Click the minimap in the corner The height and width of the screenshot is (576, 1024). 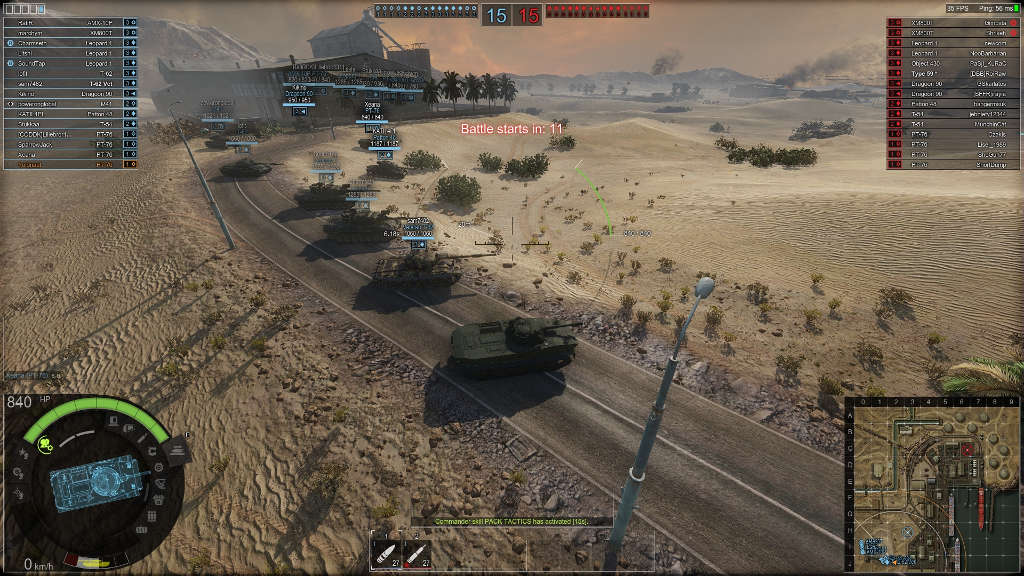tap(932, 484)
